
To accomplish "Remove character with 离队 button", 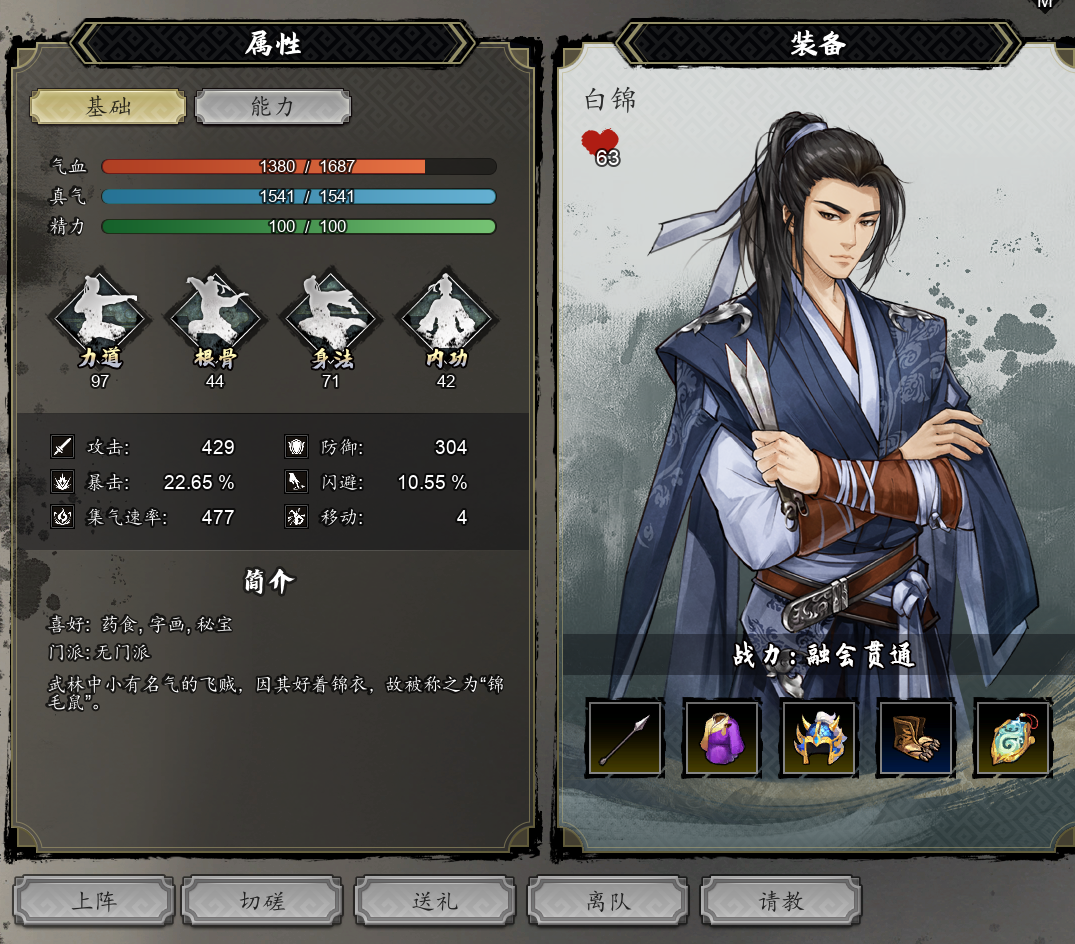I will [x=608, y=901].
